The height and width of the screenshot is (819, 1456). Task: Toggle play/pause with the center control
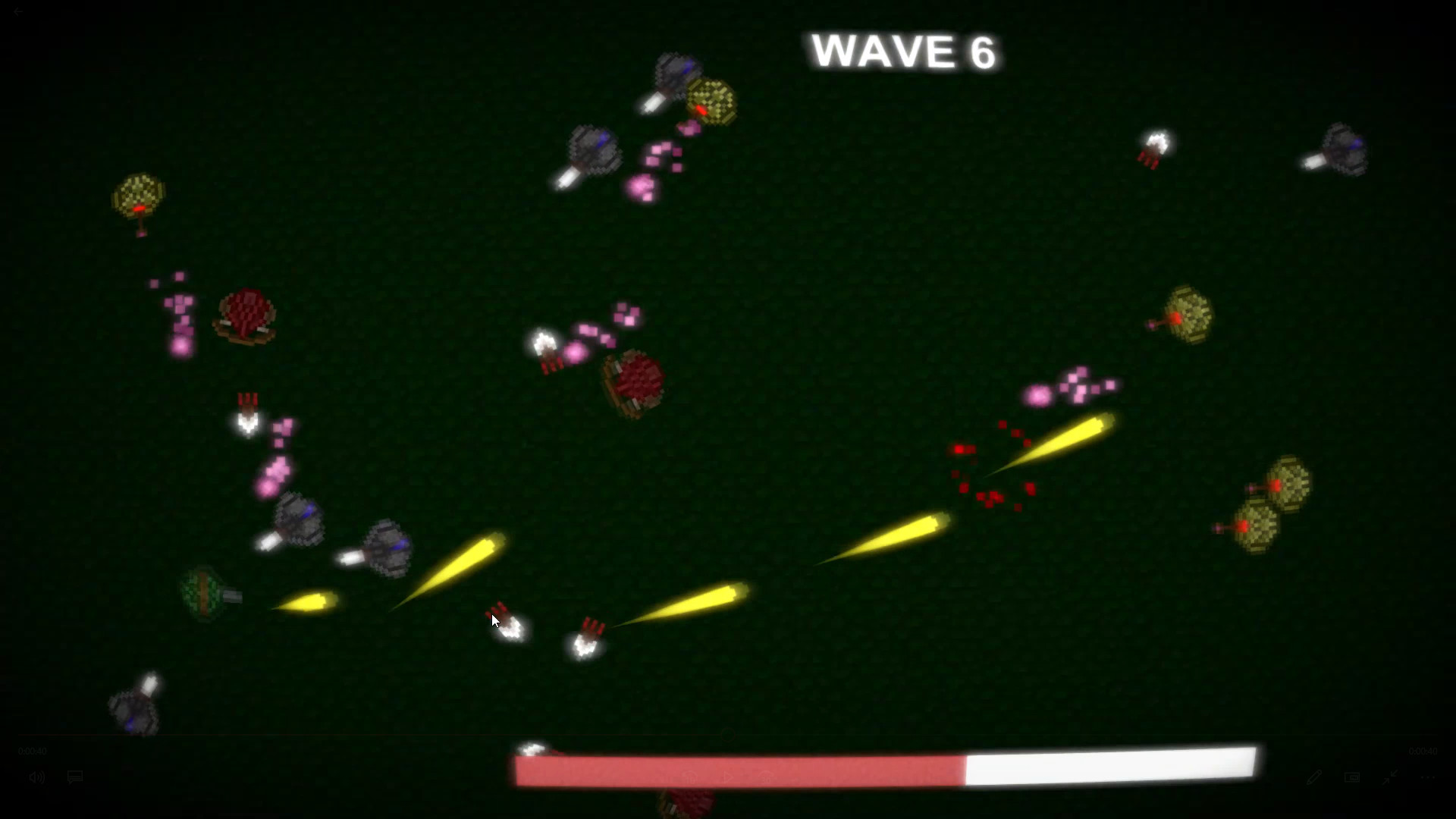click(727, 777)
